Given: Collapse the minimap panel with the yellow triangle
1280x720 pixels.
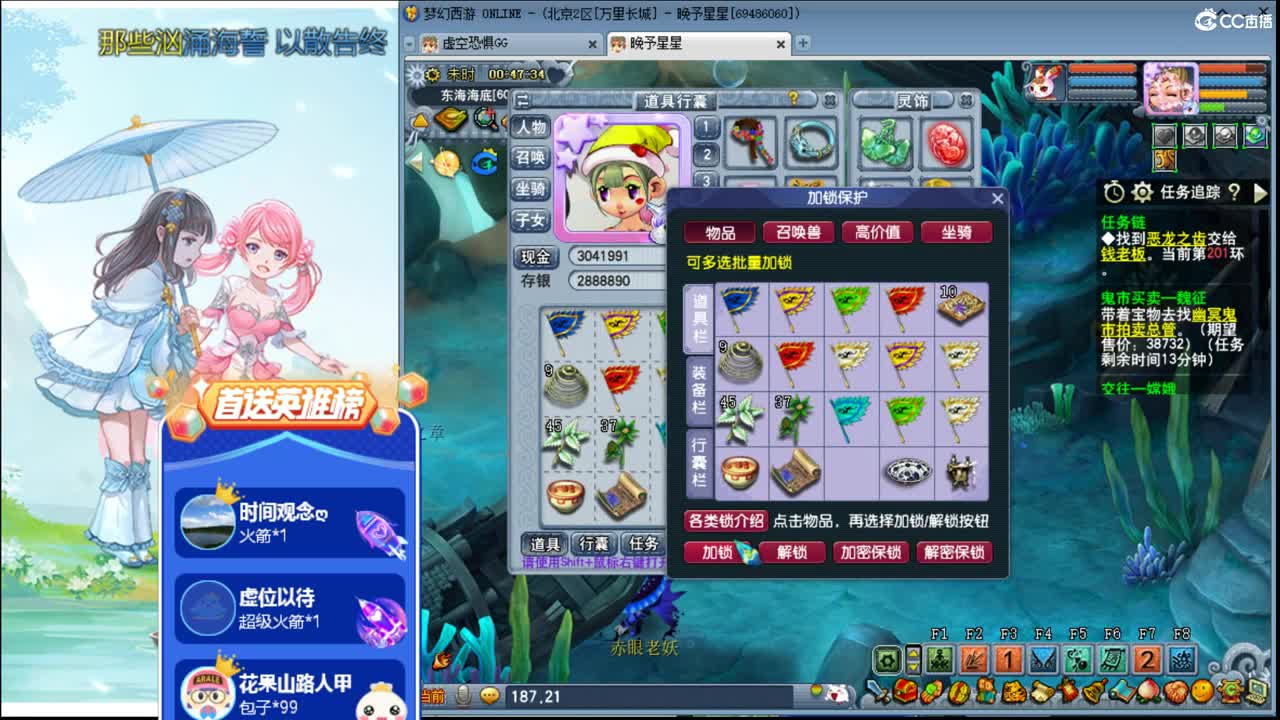Looking at the screenshot, I should [x=421, y=120].
